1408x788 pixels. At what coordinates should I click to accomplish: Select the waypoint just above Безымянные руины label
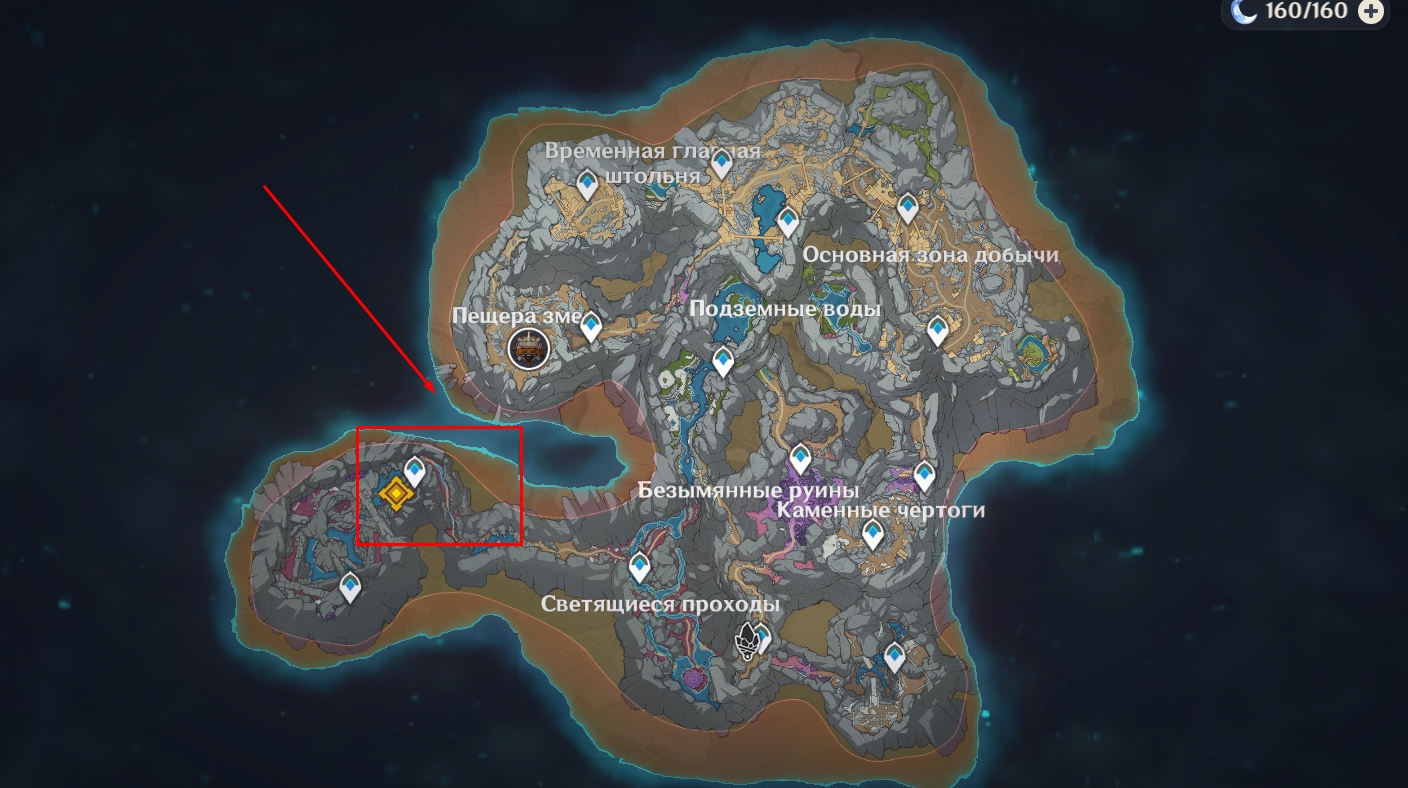click(x=800, y=459)
